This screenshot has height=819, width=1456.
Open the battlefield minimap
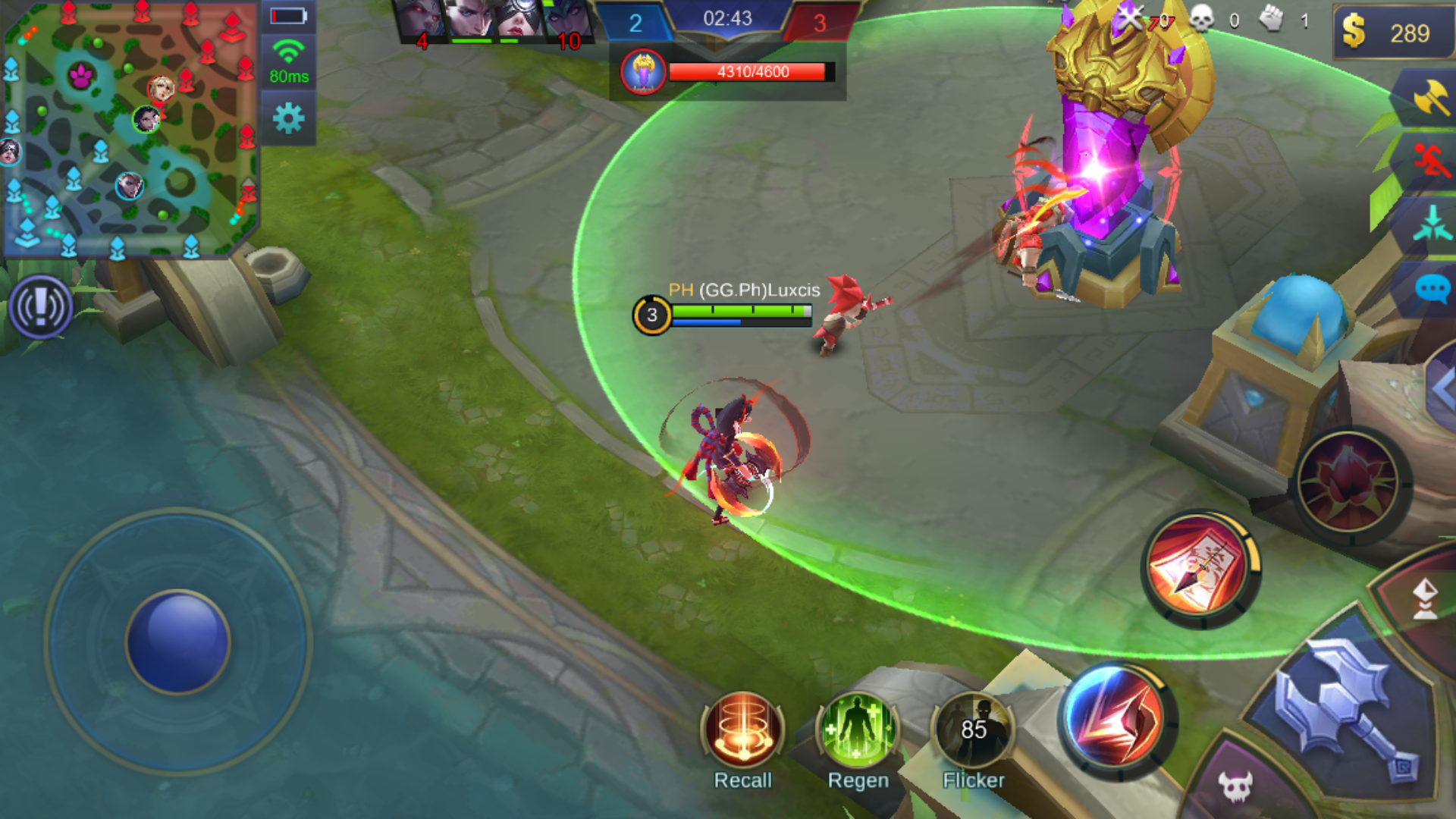[x=130, y=129]
